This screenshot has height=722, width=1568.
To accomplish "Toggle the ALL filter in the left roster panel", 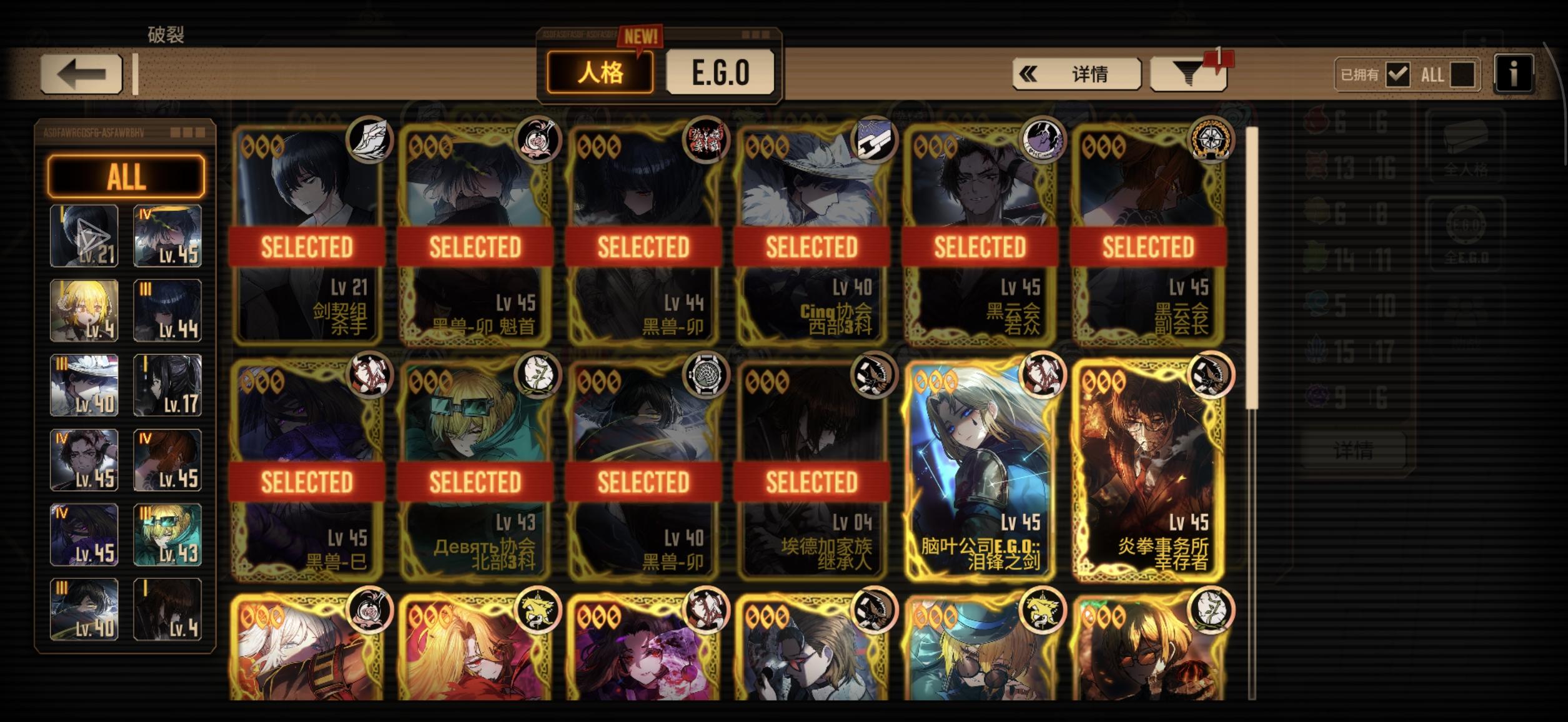I will [125, 177].
